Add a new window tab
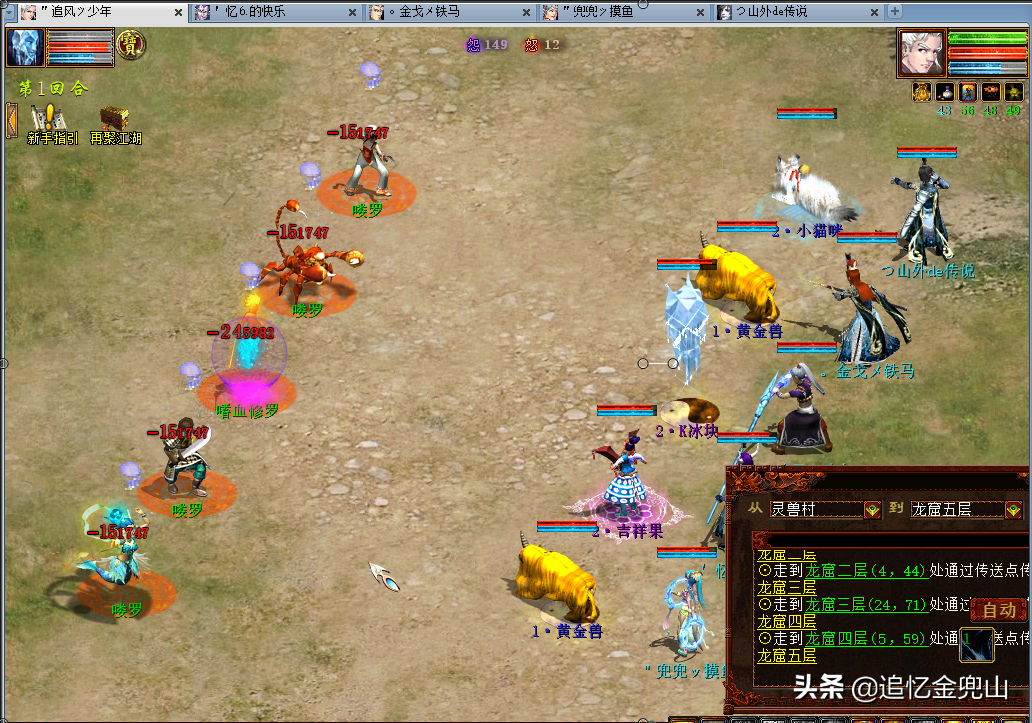Screen dimensions: 1032x723 coord(895,12)
